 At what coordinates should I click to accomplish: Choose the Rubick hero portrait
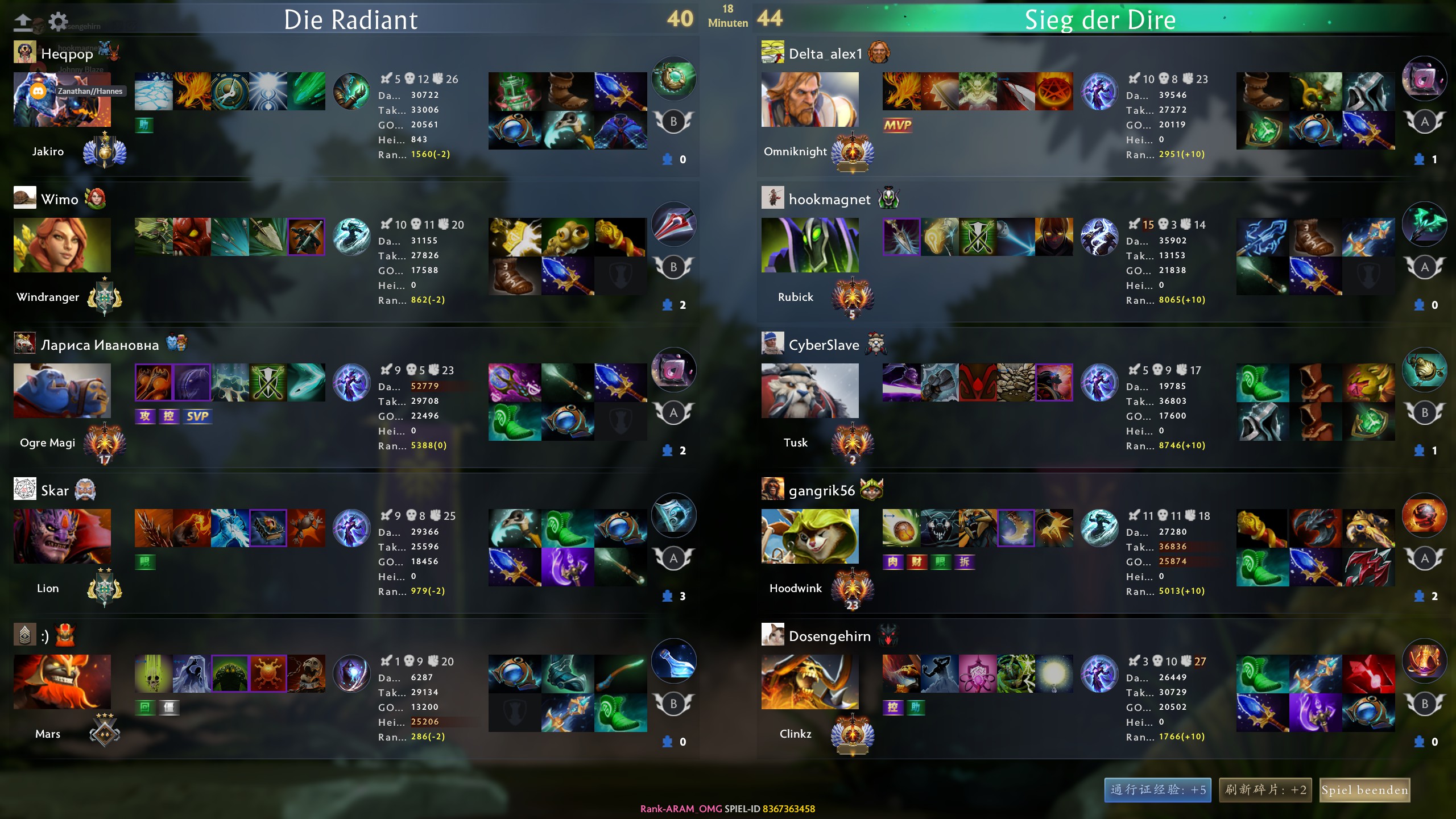point(810,245)
